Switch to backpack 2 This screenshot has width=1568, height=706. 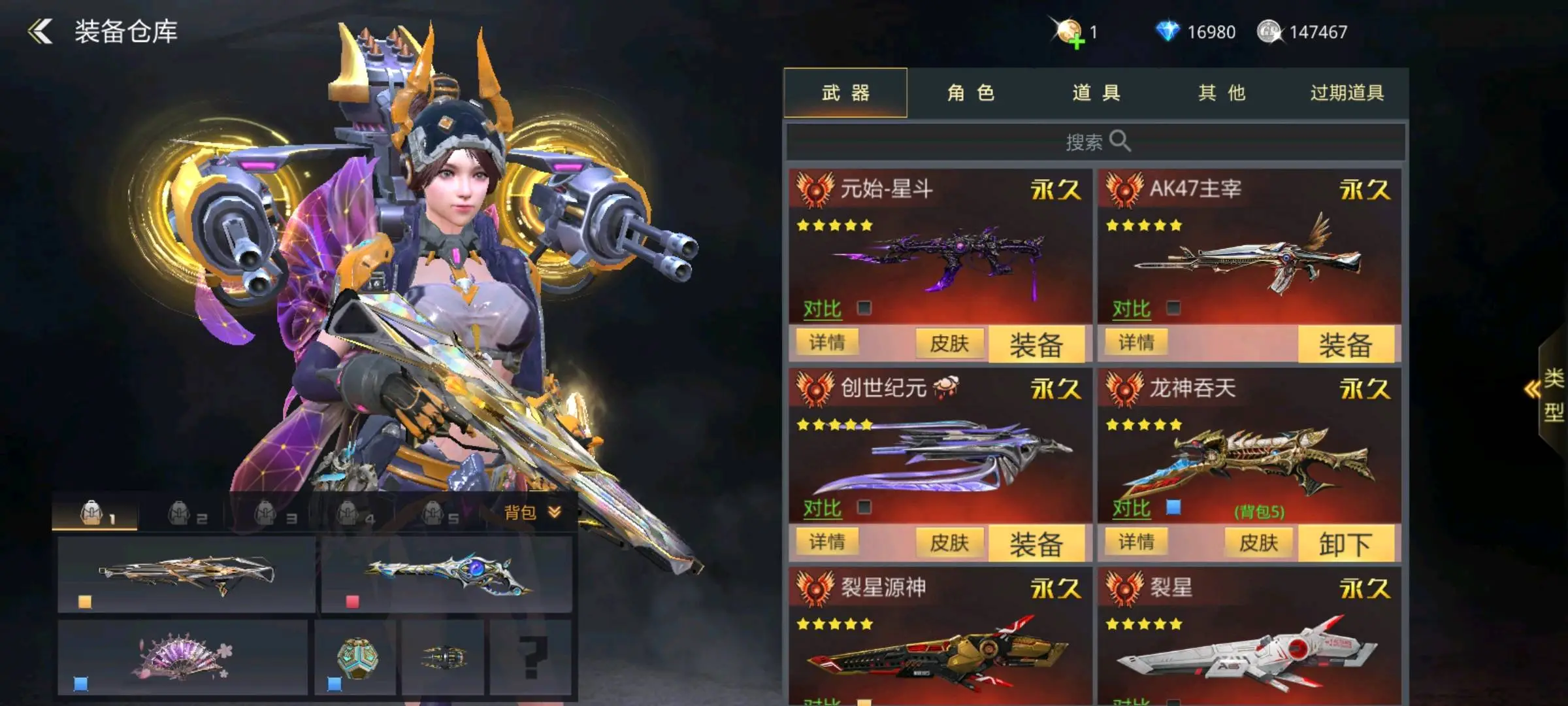pos(187,514)
